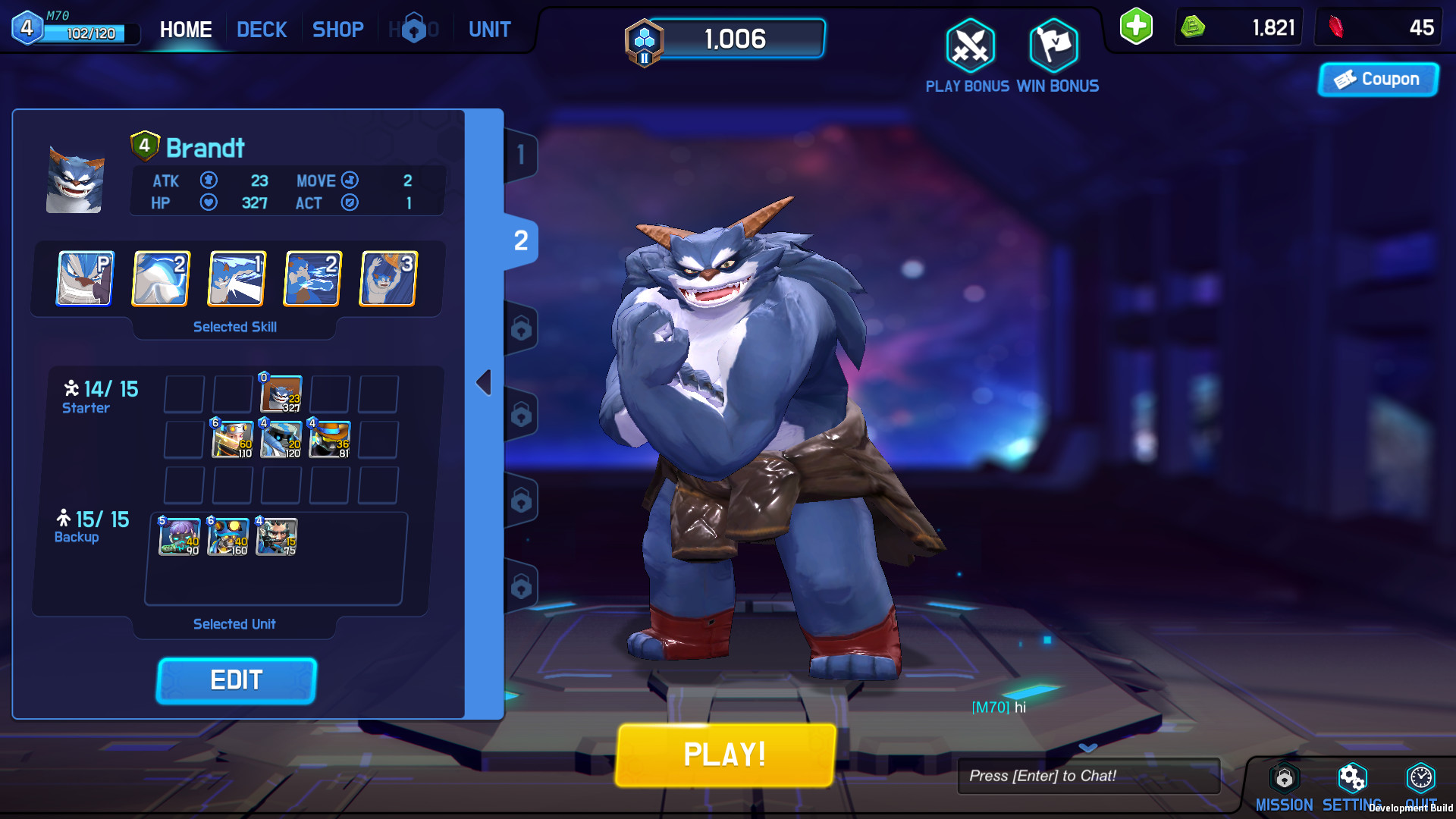Toggle the skill slot numbered 2
This screenshot has height=819, width=1456.
click(160, 278)
